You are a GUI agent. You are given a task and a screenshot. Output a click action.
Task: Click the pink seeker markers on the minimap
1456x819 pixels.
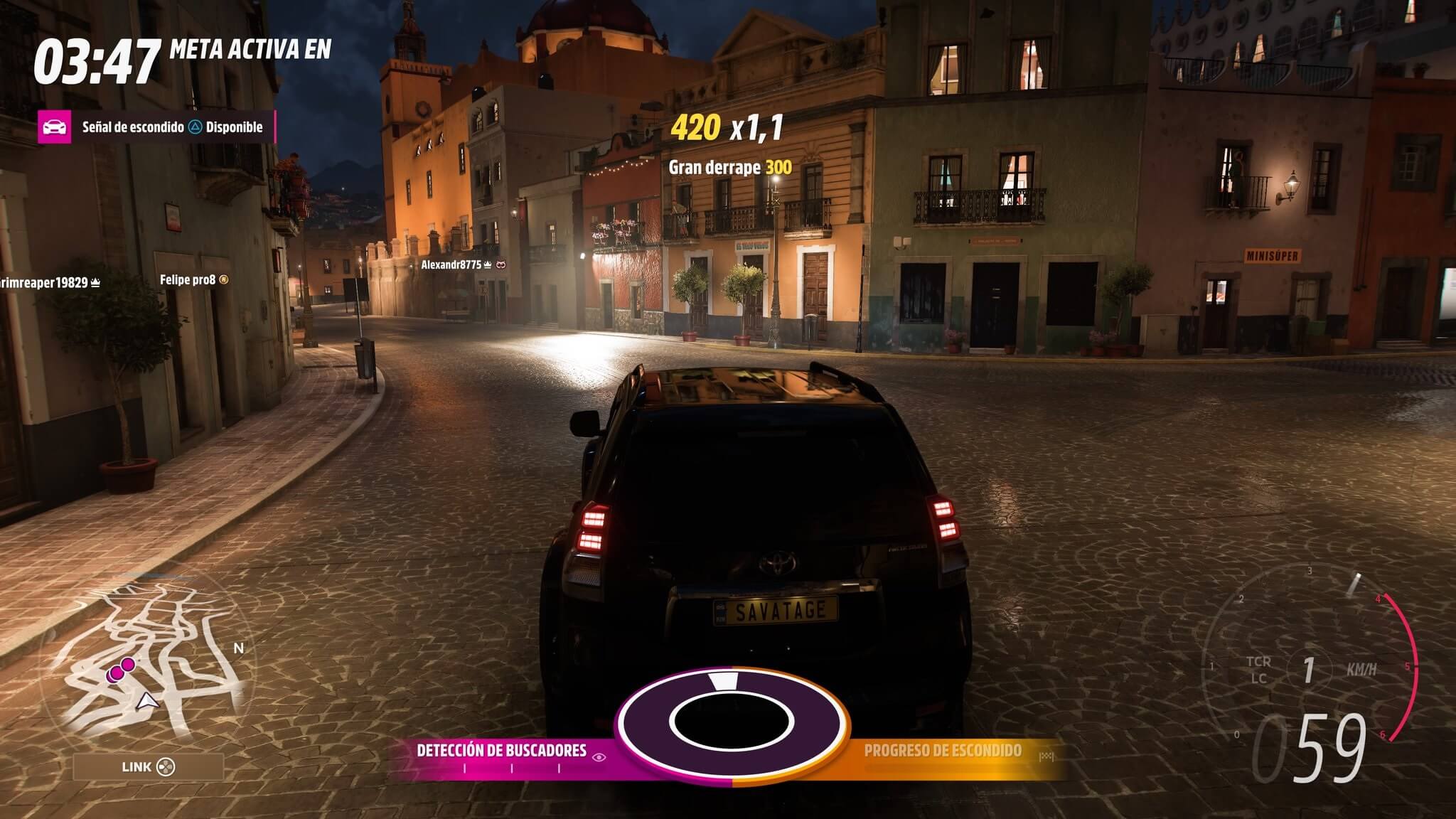point(121,669)
